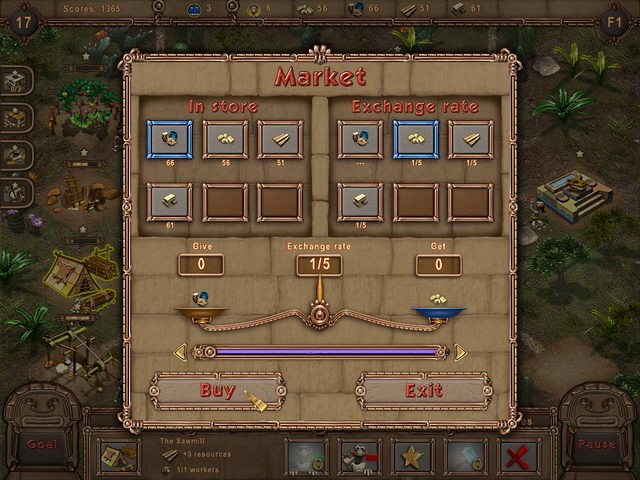Click the slider's right arrow to increase amount
Image resolution: width=640 pixels, height=480 pixels.
tap(460, 352)
